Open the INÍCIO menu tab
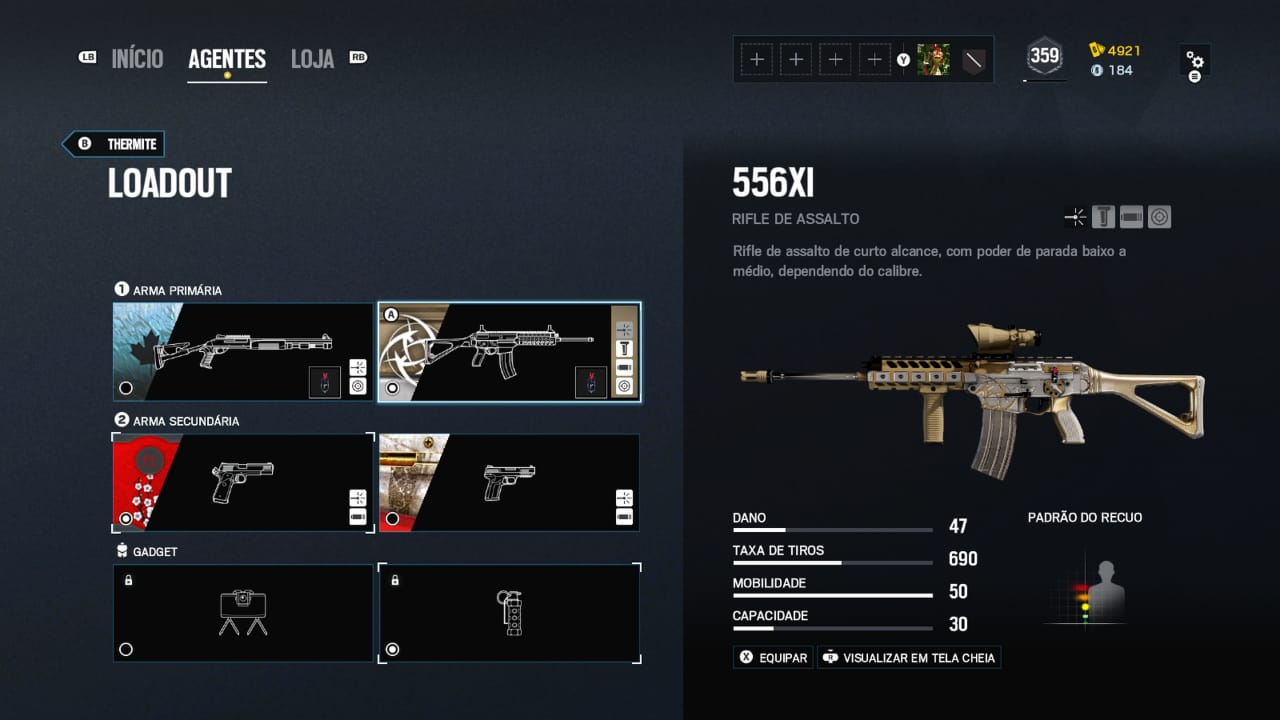This screenshot has height=720, width=1280. pyautogui.click(x=137, y=58)
